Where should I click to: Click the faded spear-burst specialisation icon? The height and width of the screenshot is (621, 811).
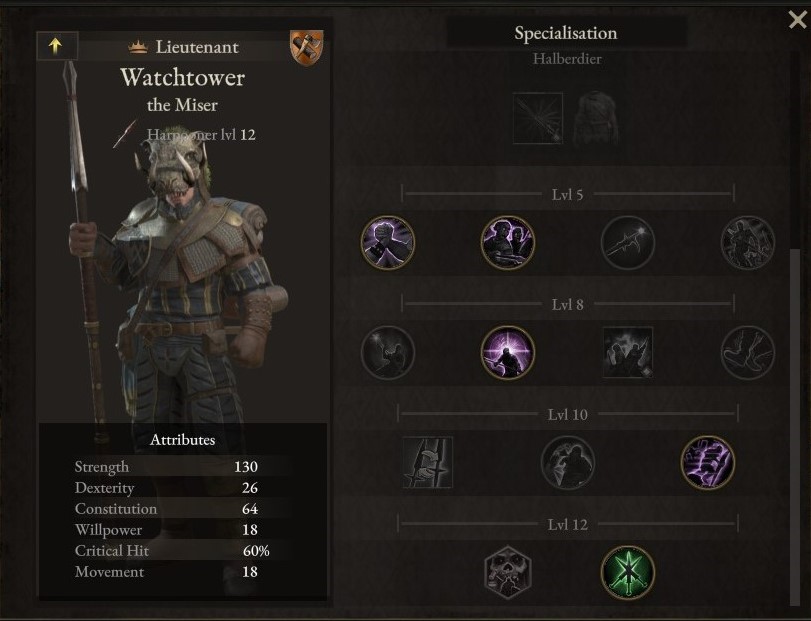point(538,118)
